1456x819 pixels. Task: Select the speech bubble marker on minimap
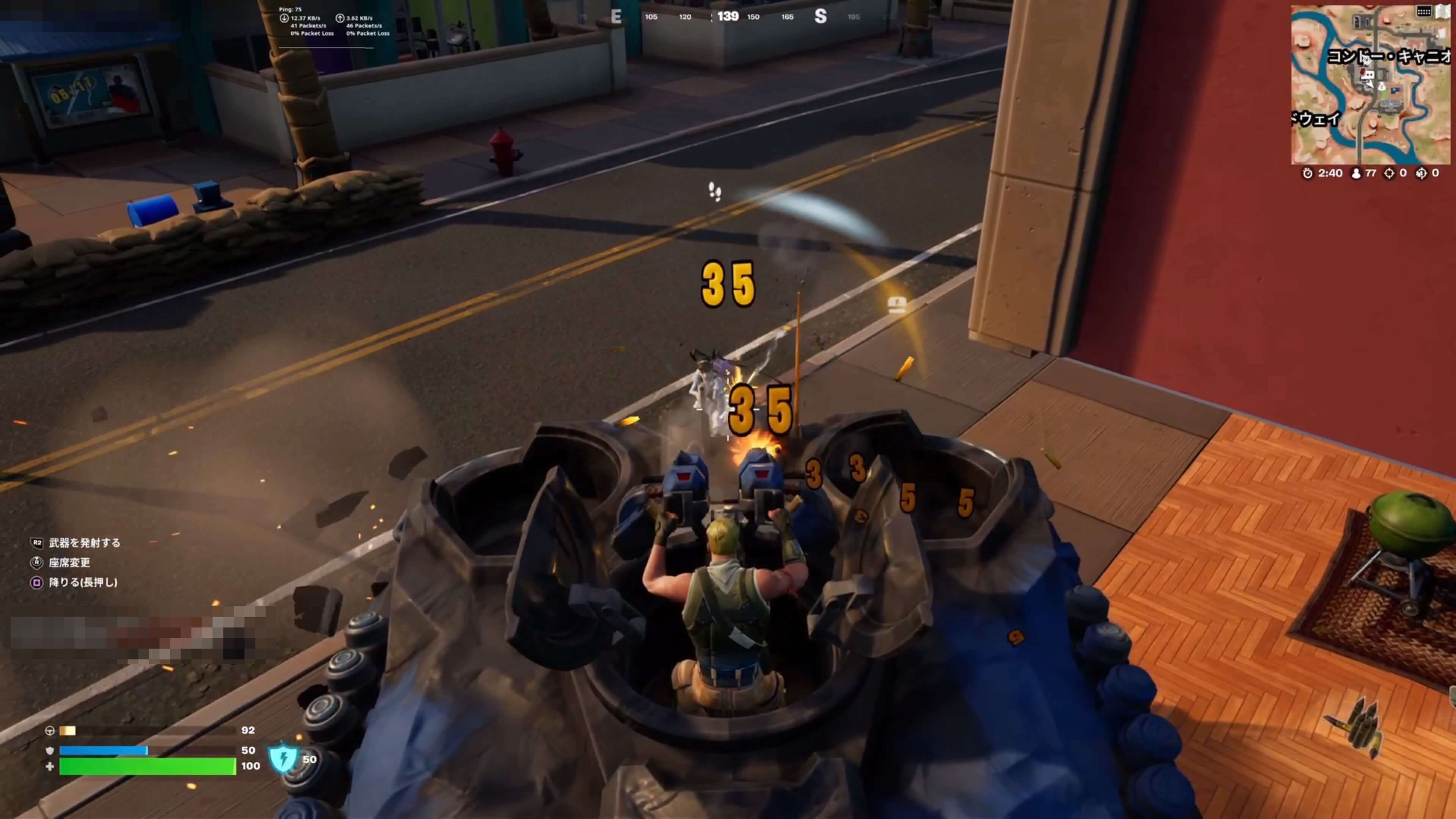pos(1368,75)
